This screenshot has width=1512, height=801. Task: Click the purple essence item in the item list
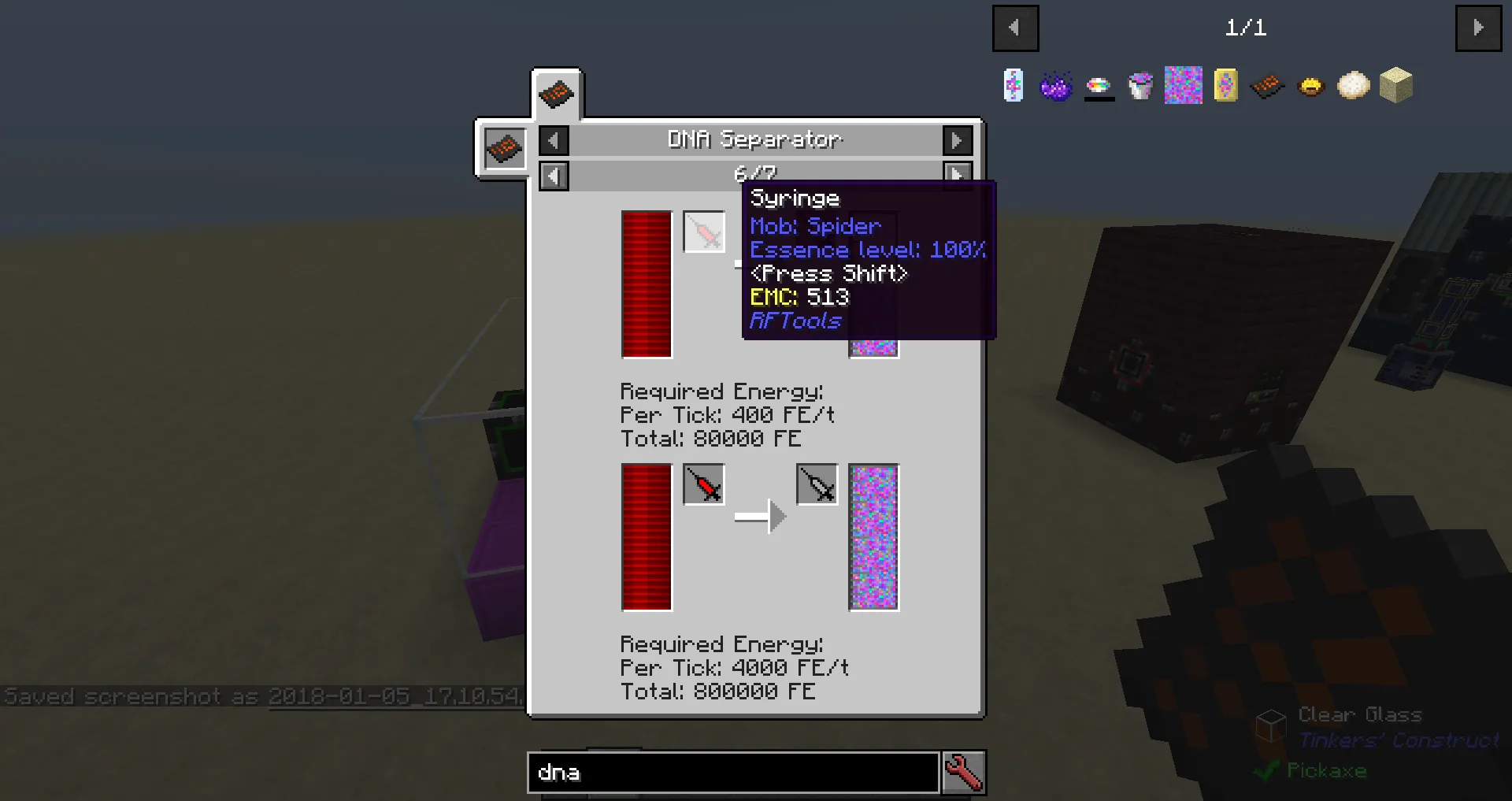click(1057, 85)
